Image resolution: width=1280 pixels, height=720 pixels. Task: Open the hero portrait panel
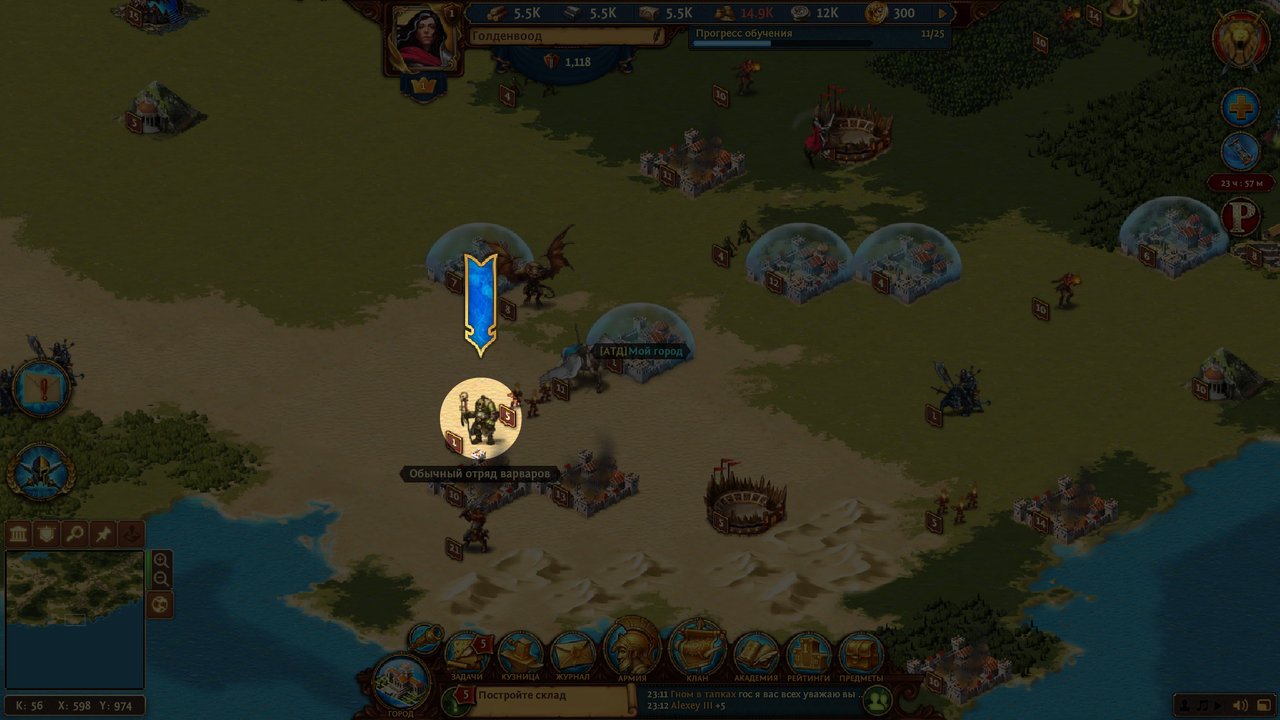tap(424, 40)
